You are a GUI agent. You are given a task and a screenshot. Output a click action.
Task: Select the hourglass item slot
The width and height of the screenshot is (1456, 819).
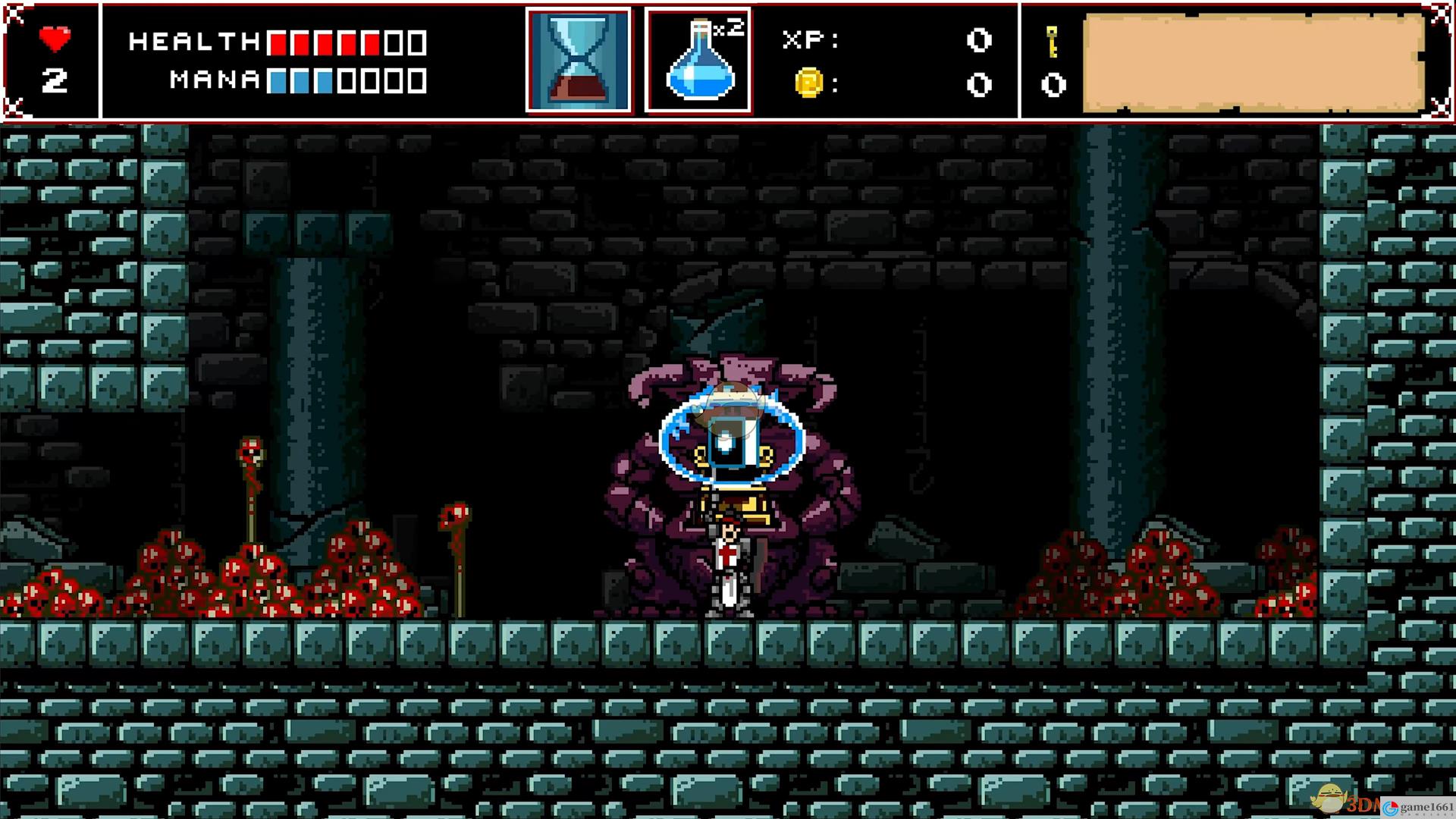click(579, 61)
